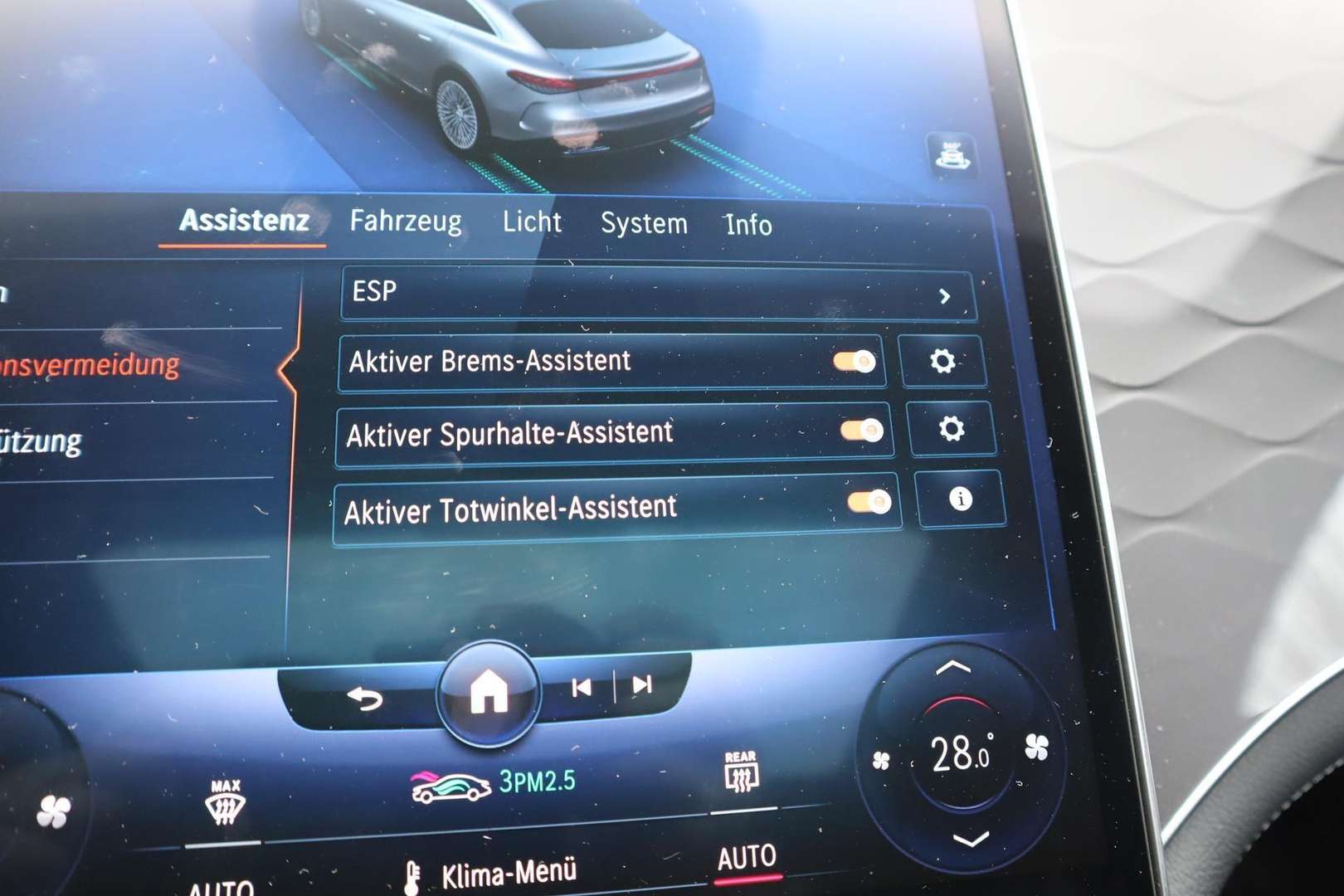Switch to the Fahrzeug tab

[407, 222]
